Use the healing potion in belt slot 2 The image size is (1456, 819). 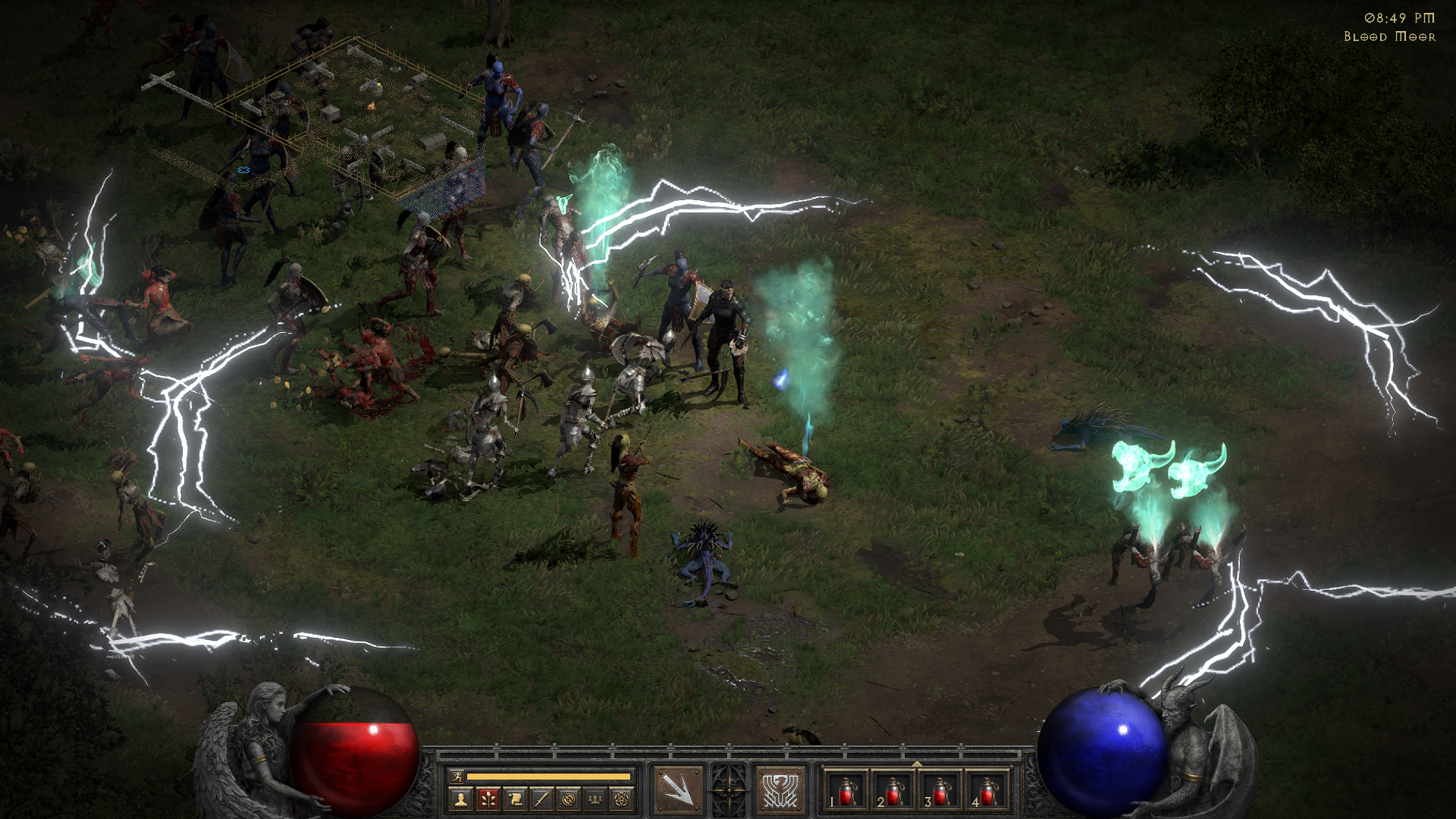[x=893, y=790]
